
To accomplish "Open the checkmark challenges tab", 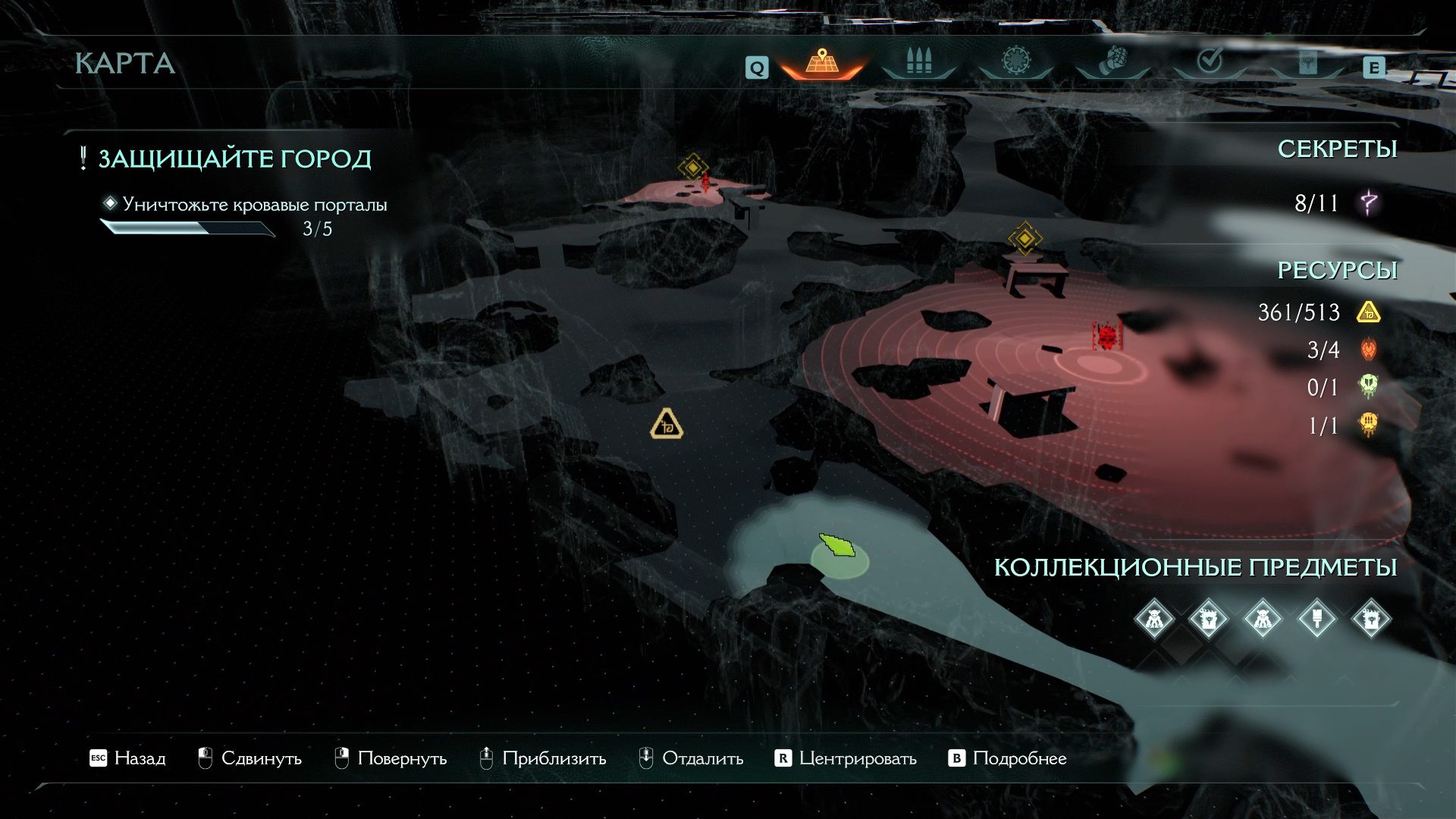I will coord(1210,61).
